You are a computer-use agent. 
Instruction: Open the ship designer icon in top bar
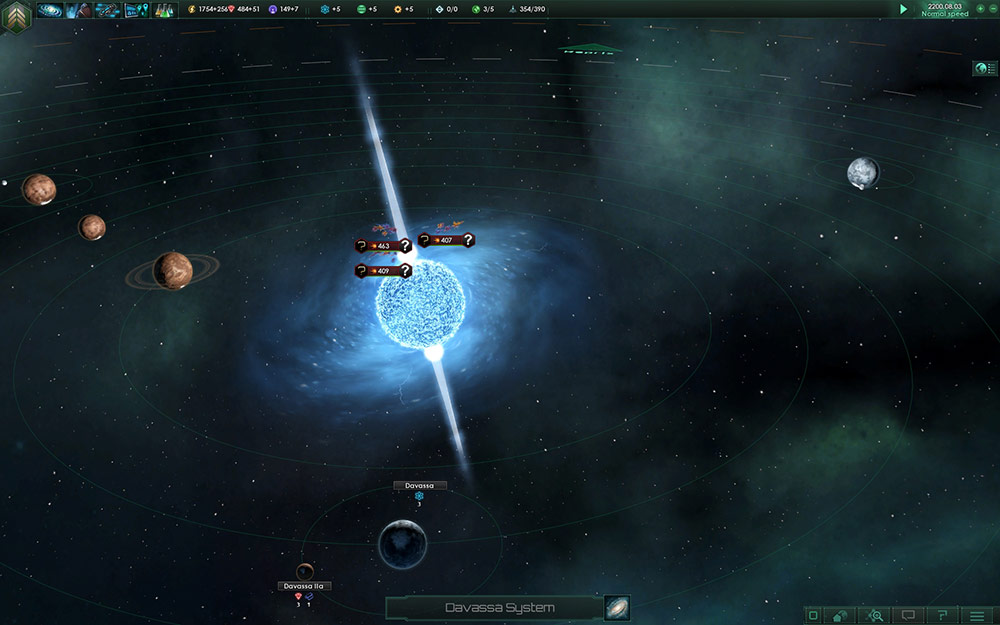(107, 10)
